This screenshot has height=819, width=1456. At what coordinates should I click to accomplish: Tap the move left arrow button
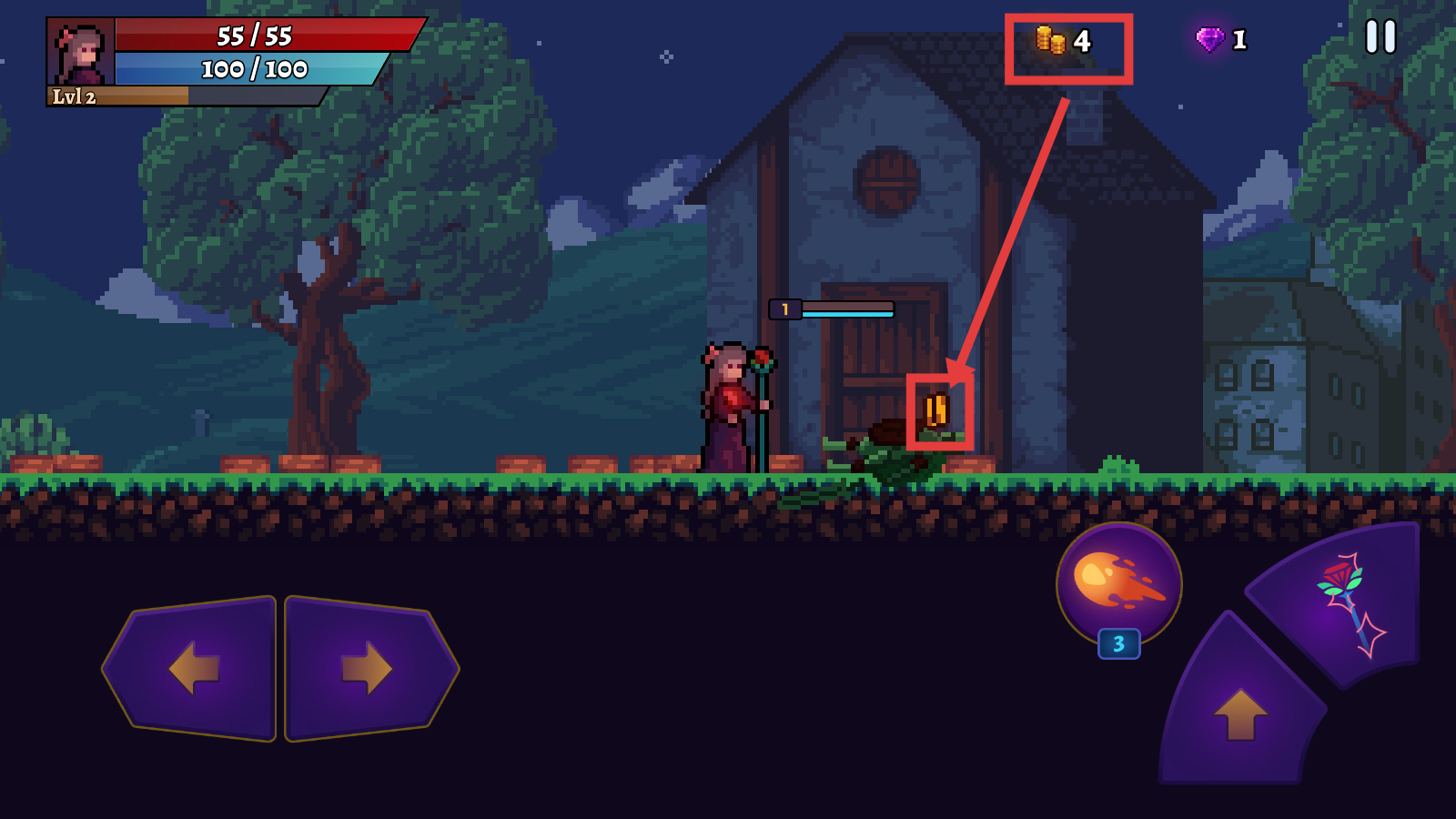(194, 668)
